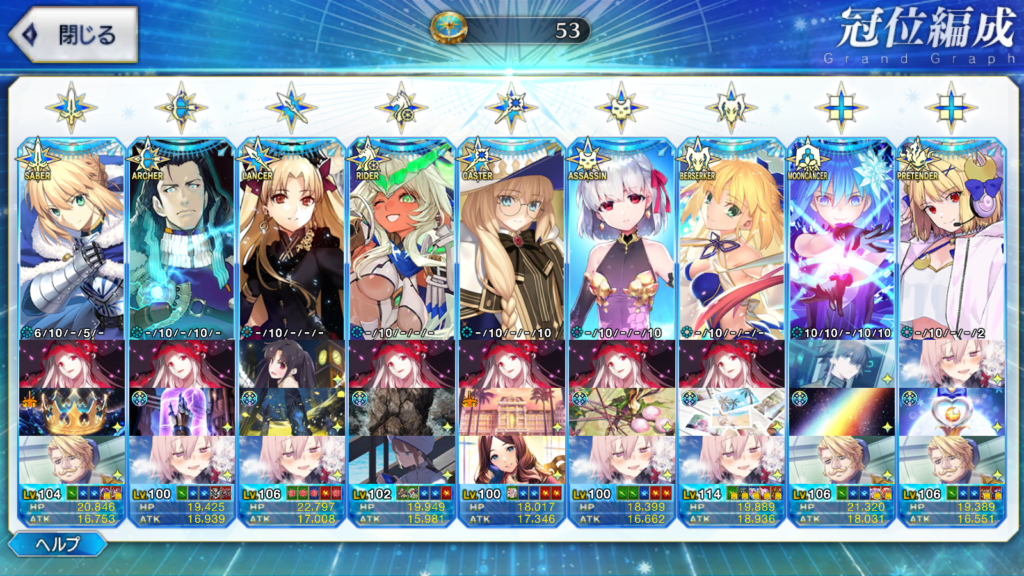This screenshot has height=576, width=1024.
Task: Select the rainbow night sky craft essence
Action: coord(841,411)
